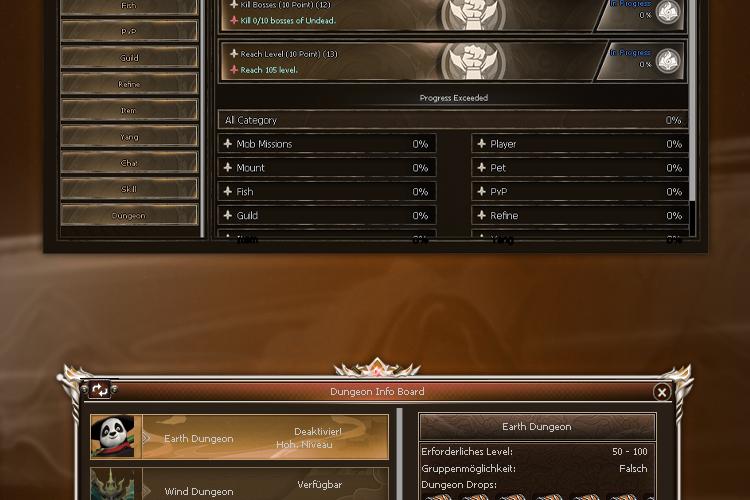Image resolution: width=750 pixels, height=500 pixels.
Task: Switch to the Skill category tab
Action: [x=129, y=188]
